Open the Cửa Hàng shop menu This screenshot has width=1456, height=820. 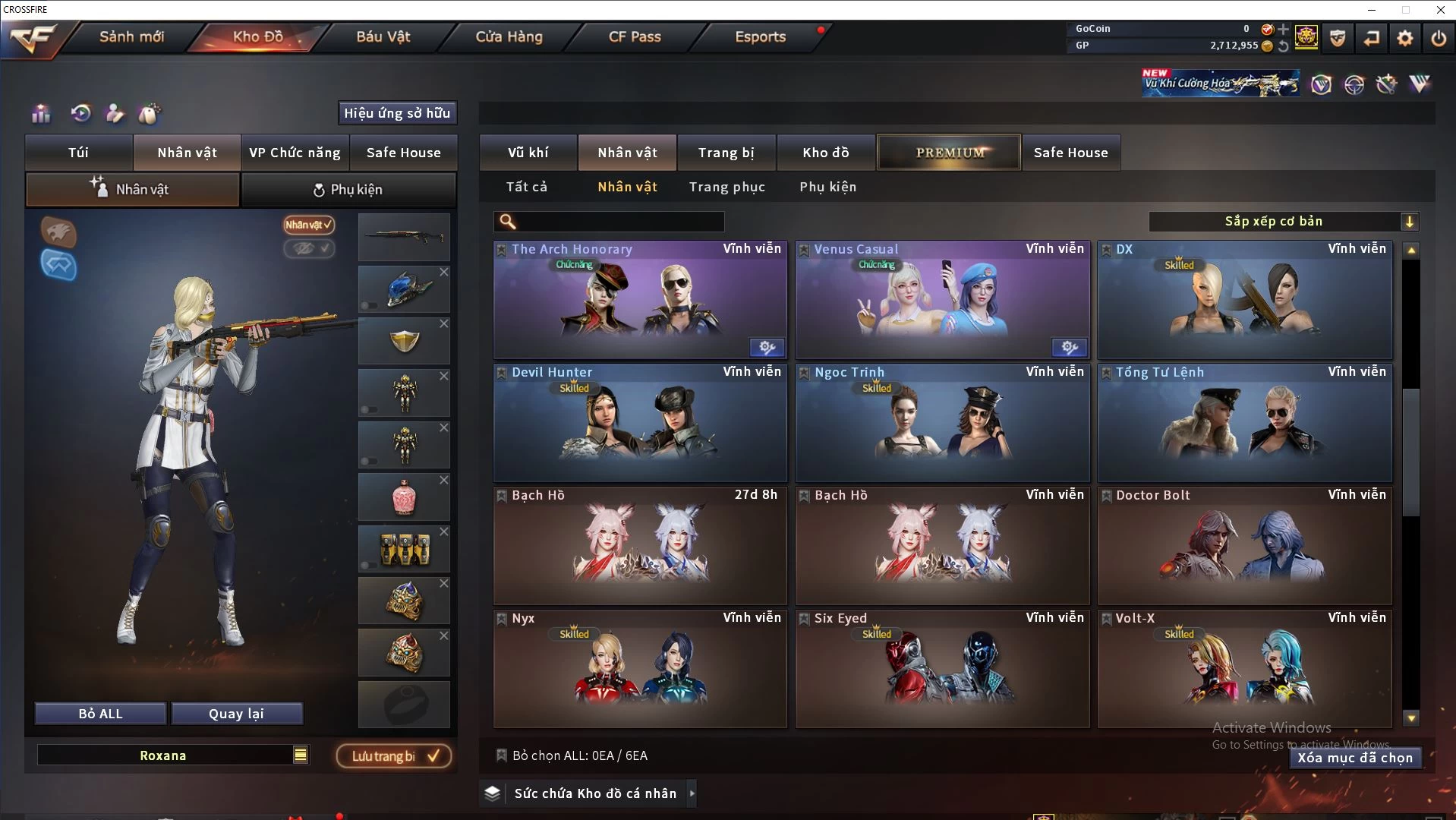point(509,36)
